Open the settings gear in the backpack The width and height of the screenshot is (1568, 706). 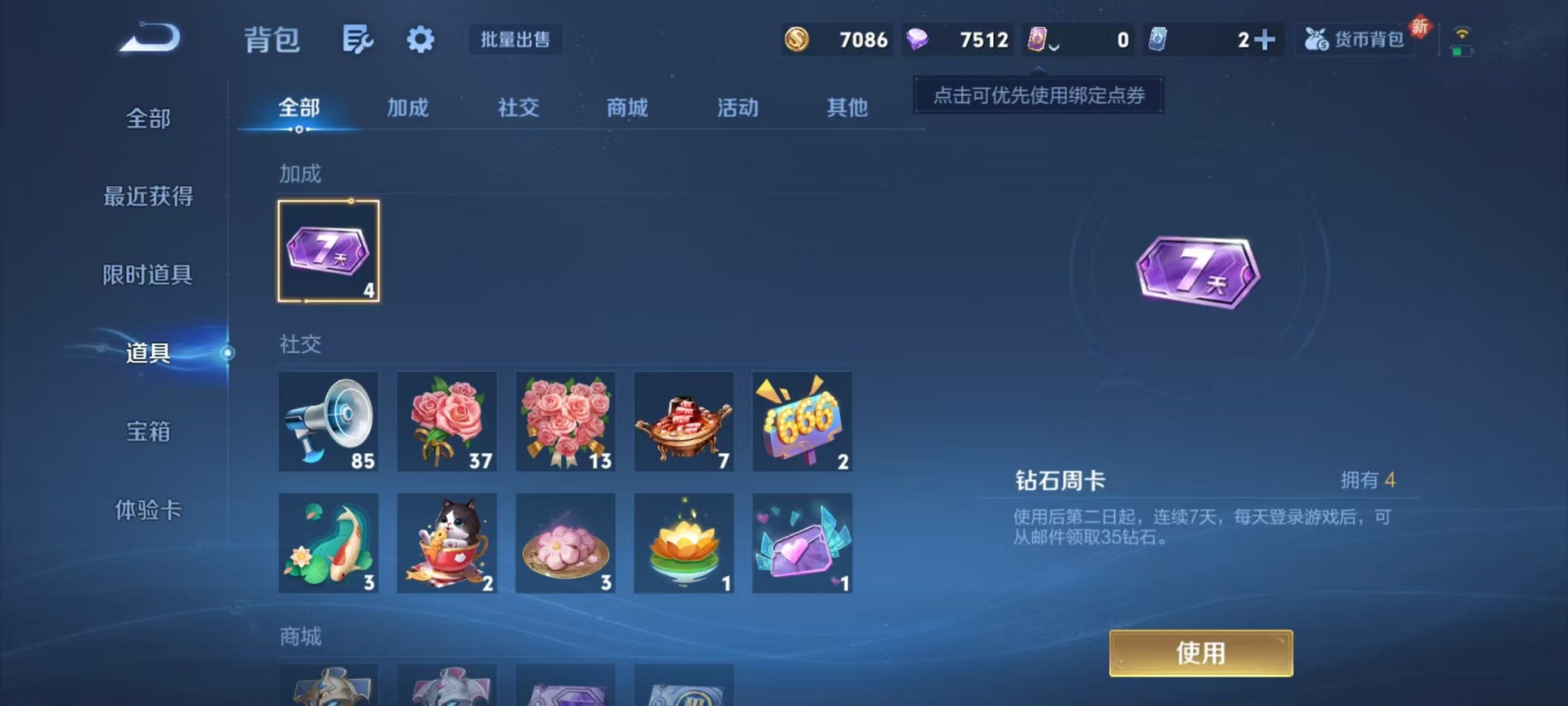[x=420, y=40]
